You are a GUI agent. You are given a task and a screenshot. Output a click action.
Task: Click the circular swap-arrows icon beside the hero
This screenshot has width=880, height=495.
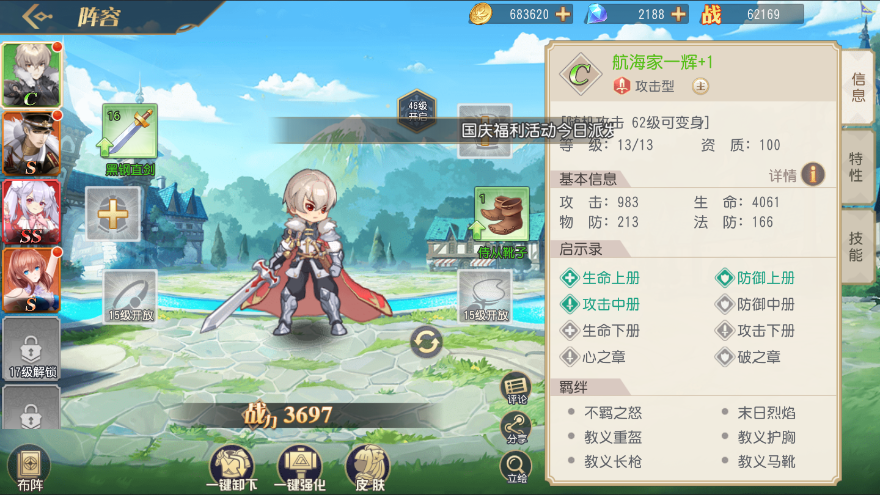(427, 342)
